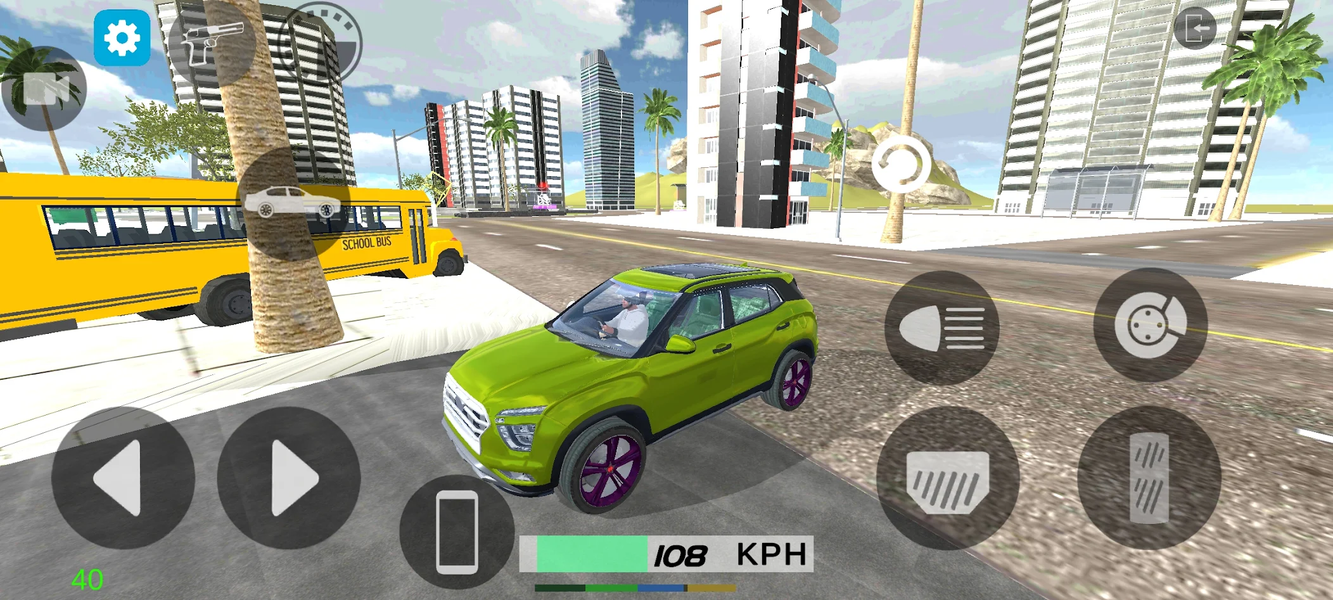The image size is (1333, 600).
Task: Tap the tall accelerator pedal
Action: click(x=1149, y=478)
